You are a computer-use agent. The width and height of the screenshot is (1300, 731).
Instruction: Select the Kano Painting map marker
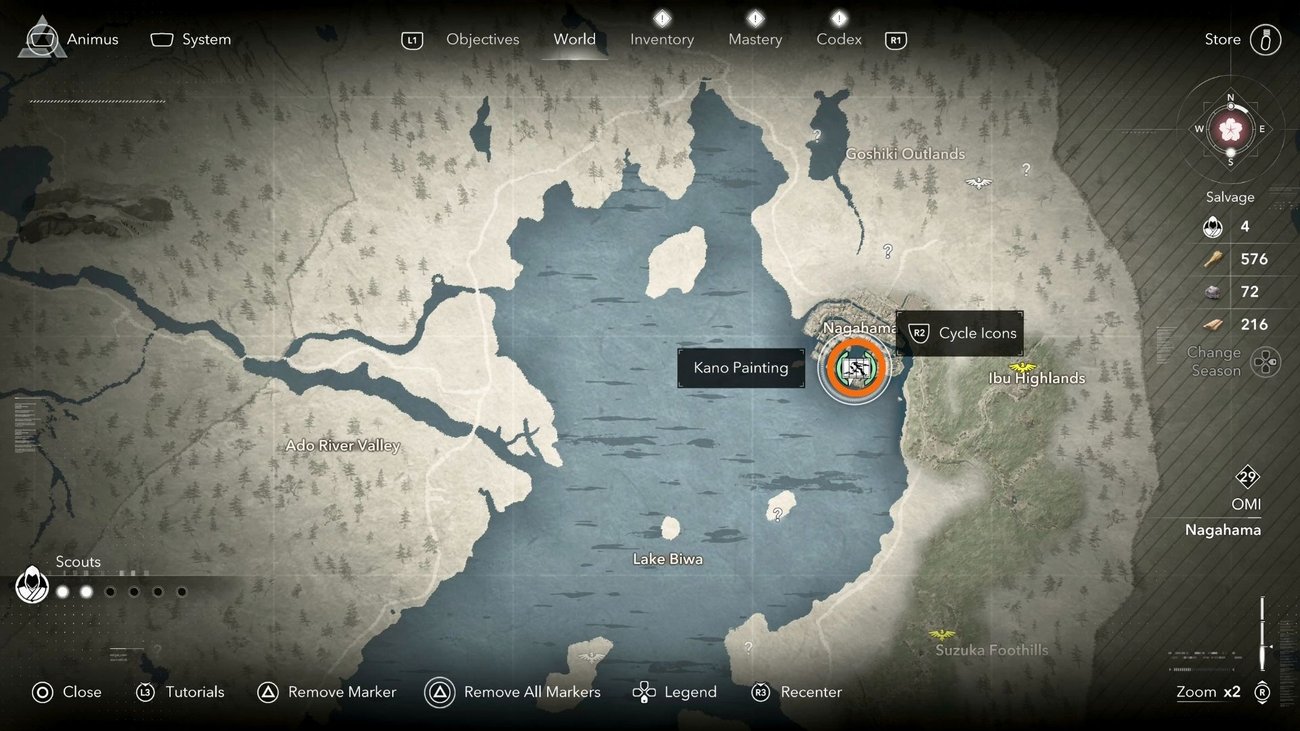coord(854,369)
